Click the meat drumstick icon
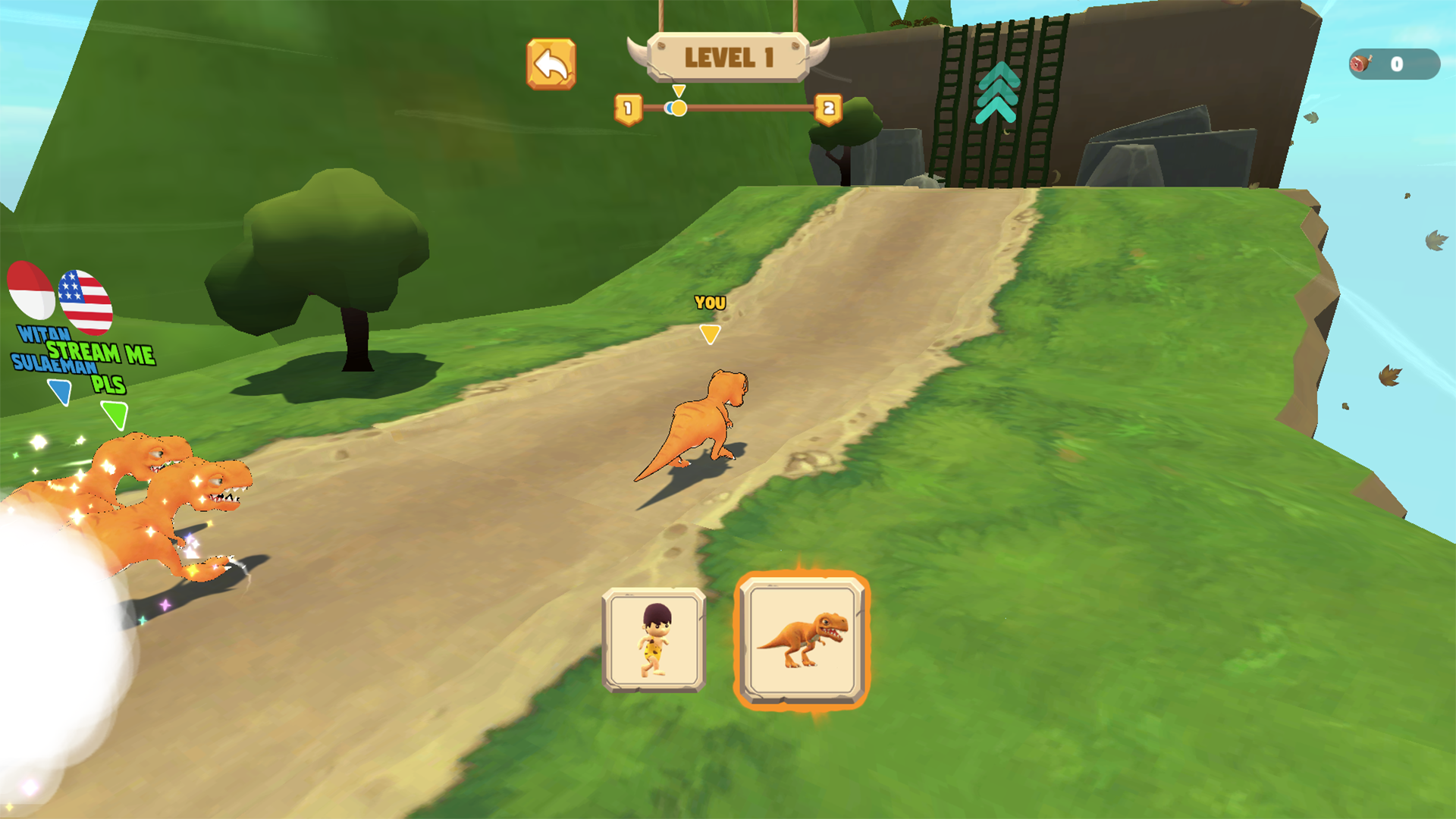The width and height of the screenshot is (1456, 819). [x=1360, y=64]
